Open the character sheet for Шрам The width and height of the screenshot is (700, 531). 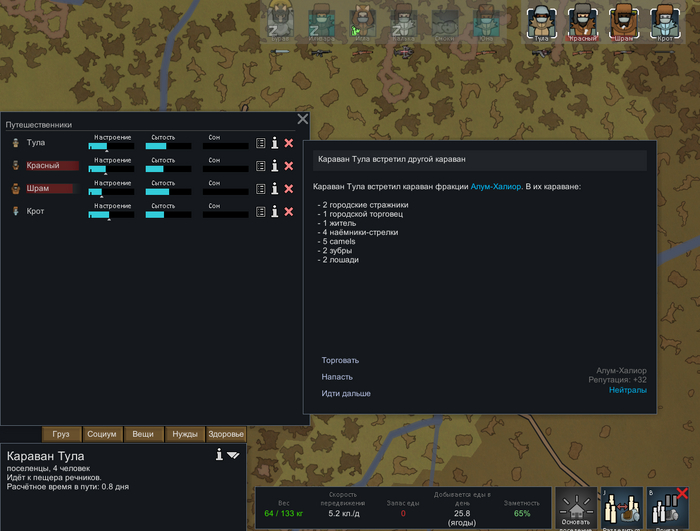coord(260,189)
